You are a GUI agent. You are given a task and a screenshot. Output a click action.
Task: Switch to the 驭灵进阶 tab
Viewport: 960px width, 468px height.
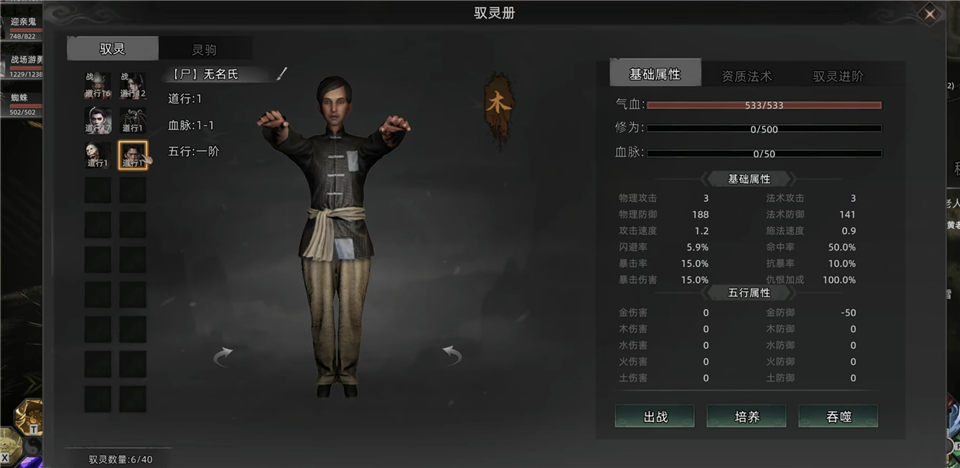[x=837, y=75]
